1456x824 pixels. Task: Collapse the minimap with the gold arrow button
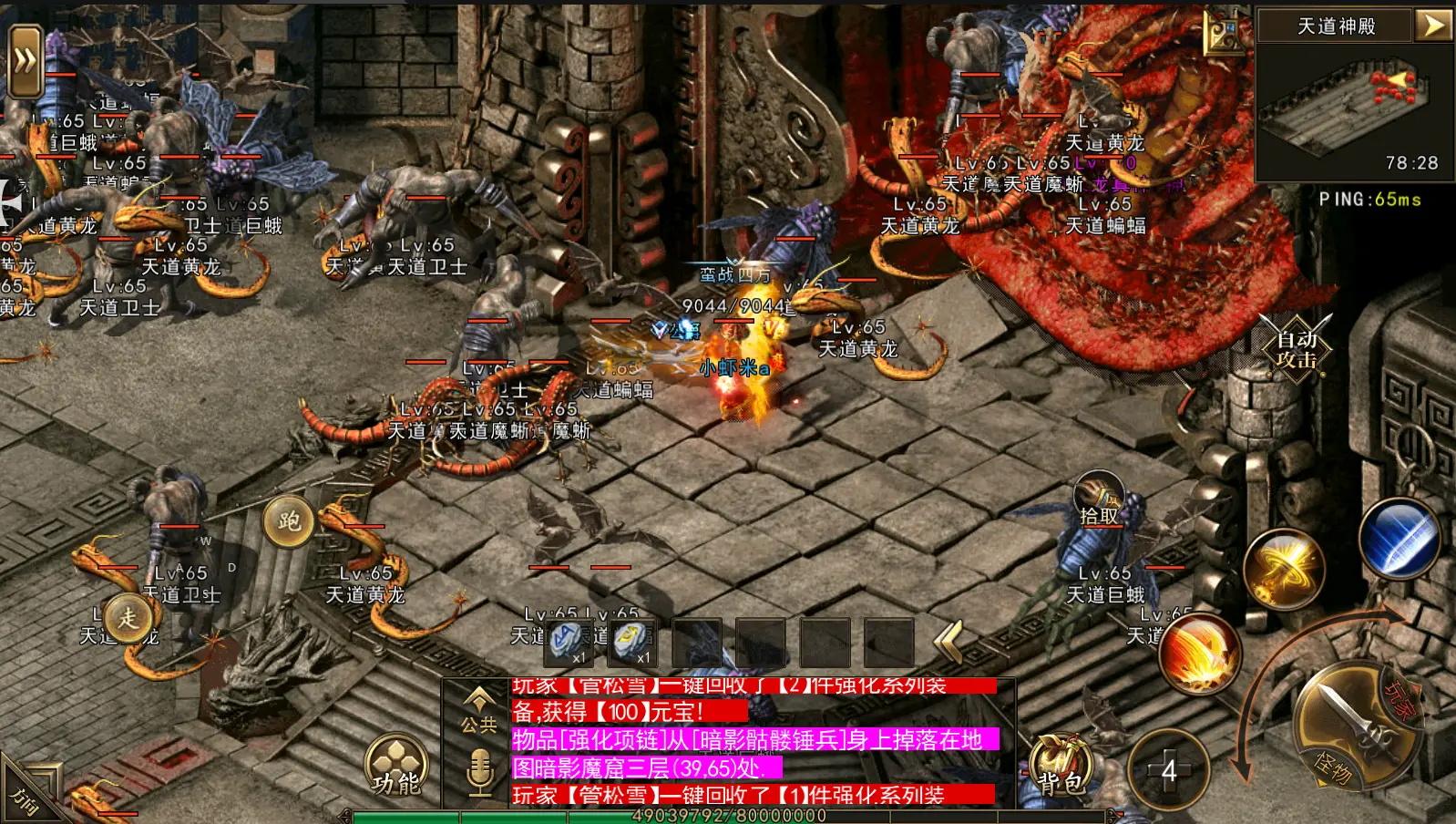[1432, 25]
